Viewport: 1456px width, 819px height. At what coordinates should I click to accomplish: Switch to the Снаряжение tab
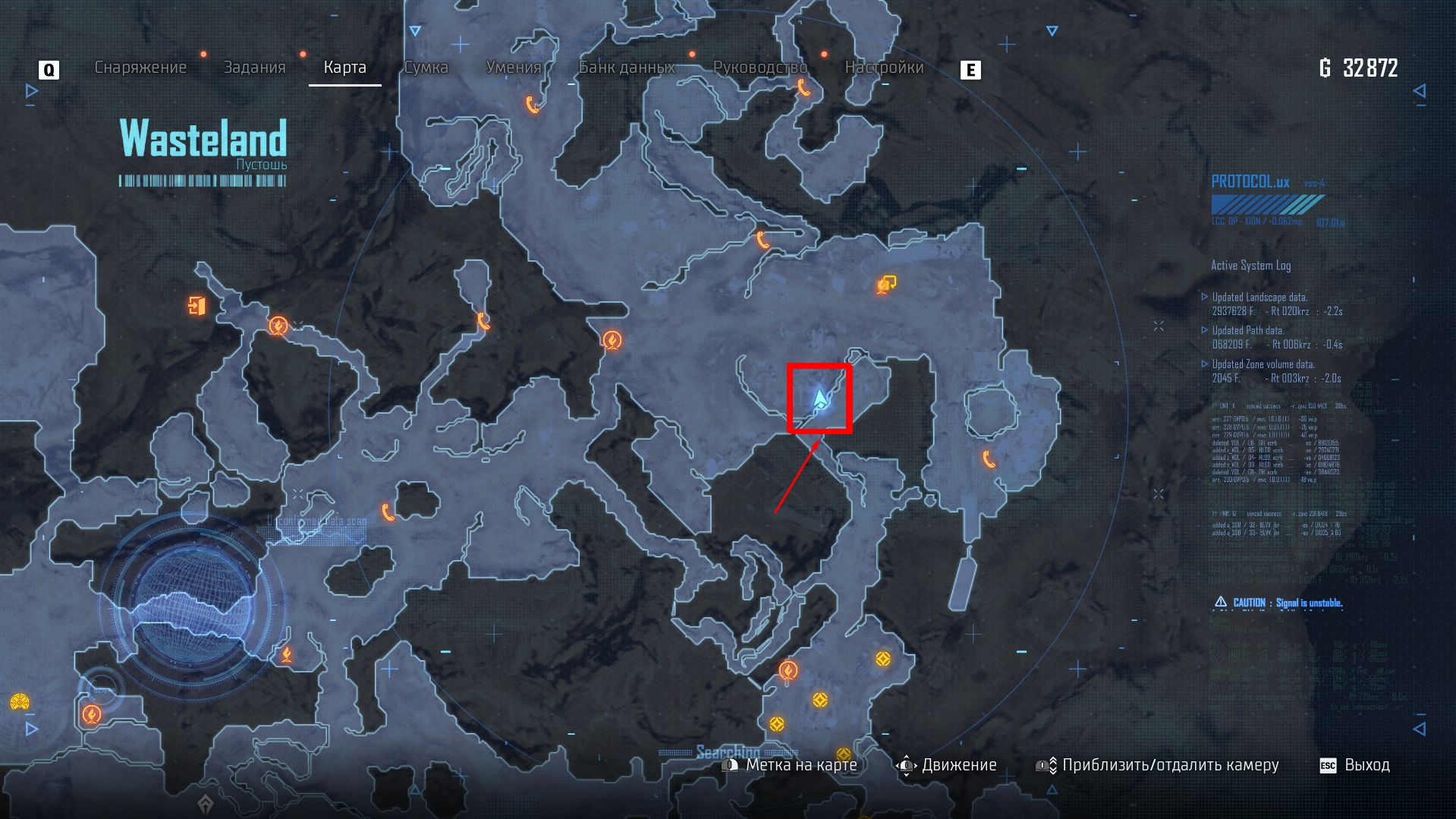click(x=140, y=68)
